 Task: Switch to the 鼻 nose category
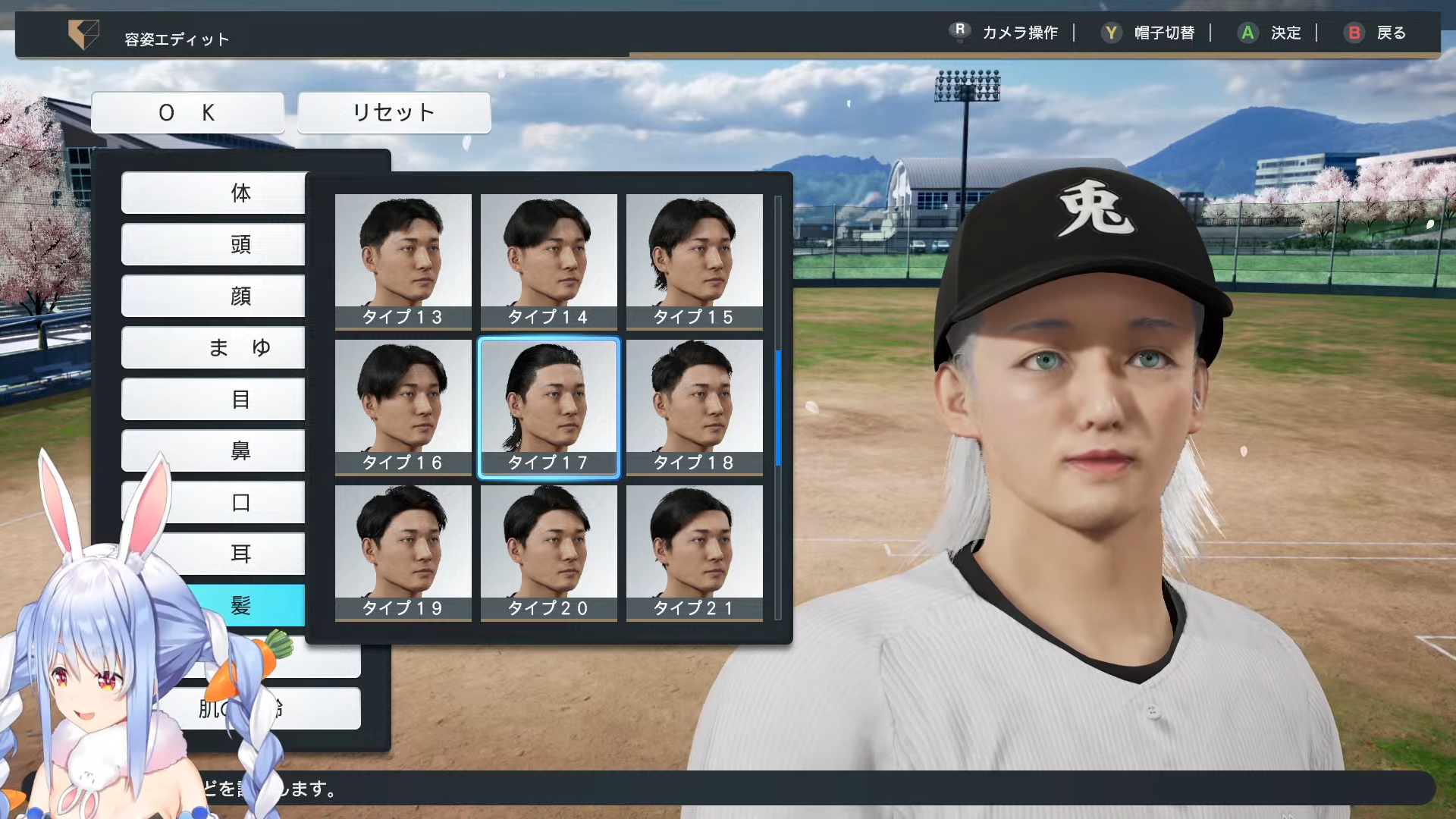pyautogui.click(x=214, y=450)
